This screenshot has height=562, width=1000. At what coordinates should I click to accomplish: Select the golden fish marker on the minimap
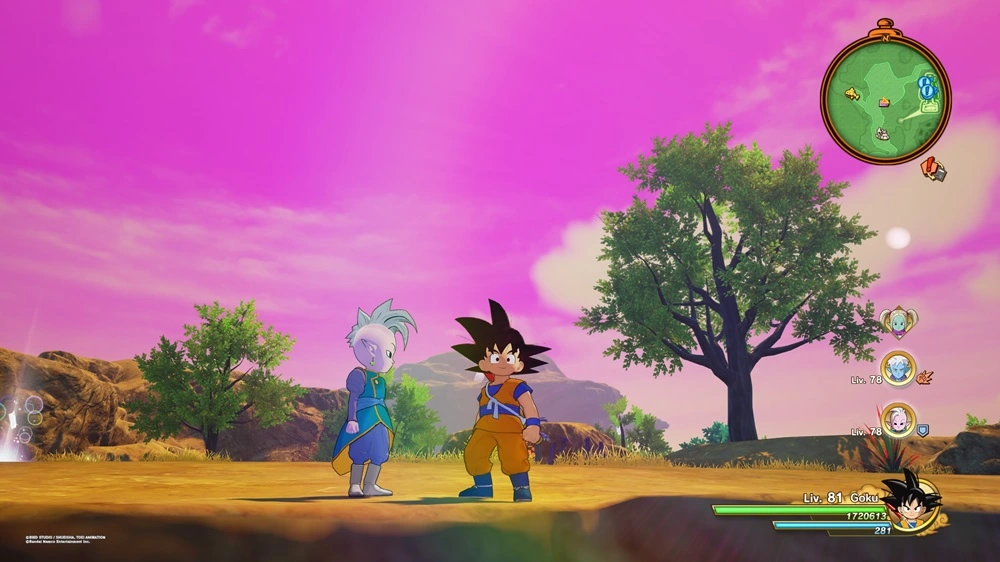(x=852, y=94)
